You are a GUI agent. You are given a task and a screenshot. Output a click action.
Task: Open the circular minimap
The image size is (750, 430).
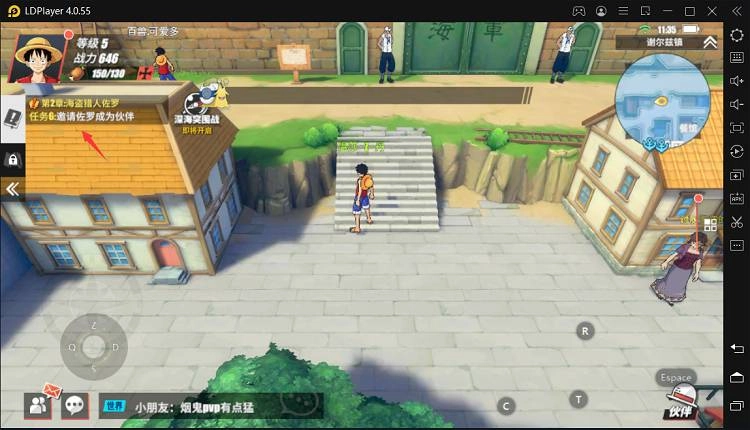click(x=663, y=102)
